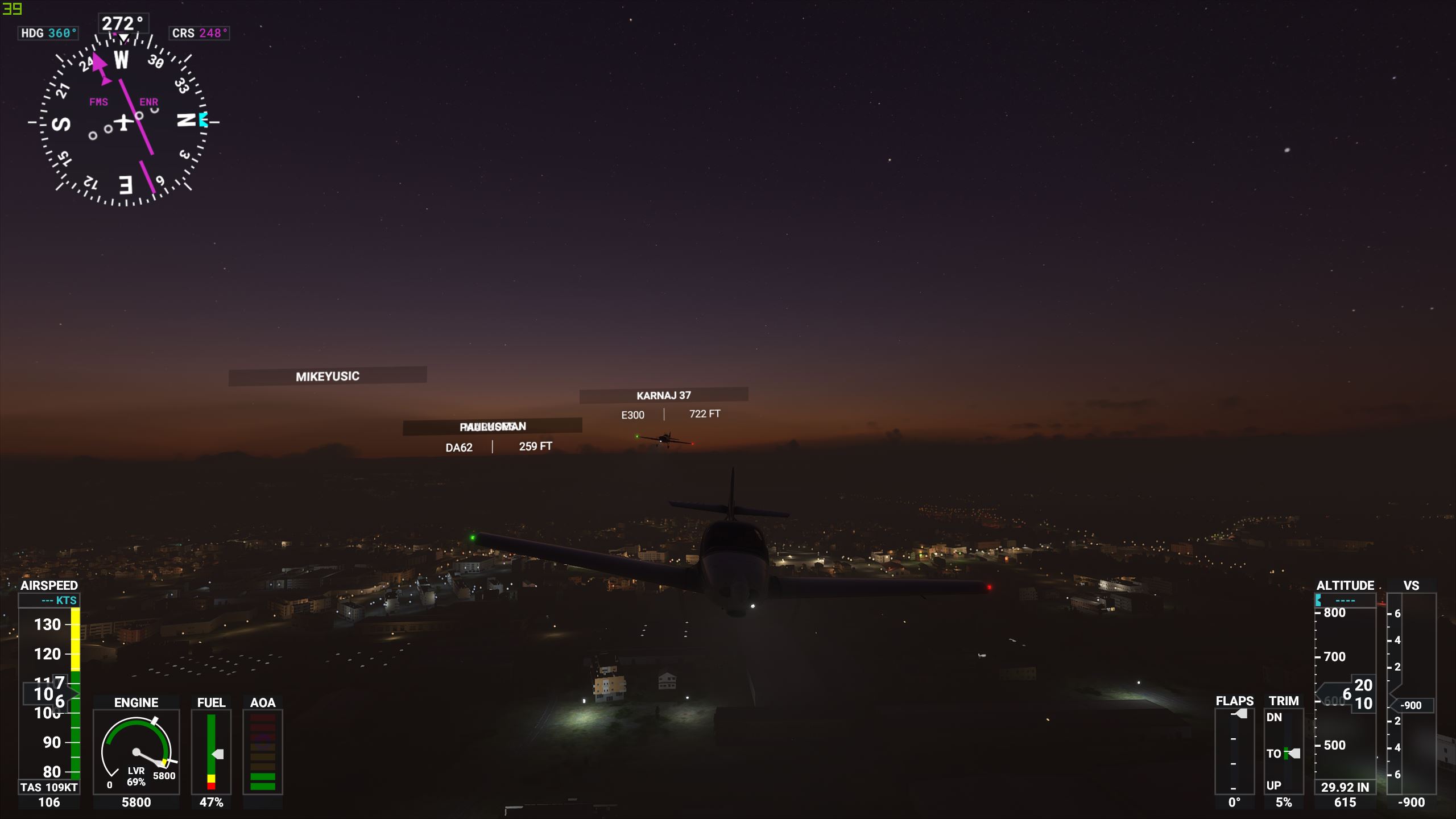Open the CRS 248° course selector

200,33
